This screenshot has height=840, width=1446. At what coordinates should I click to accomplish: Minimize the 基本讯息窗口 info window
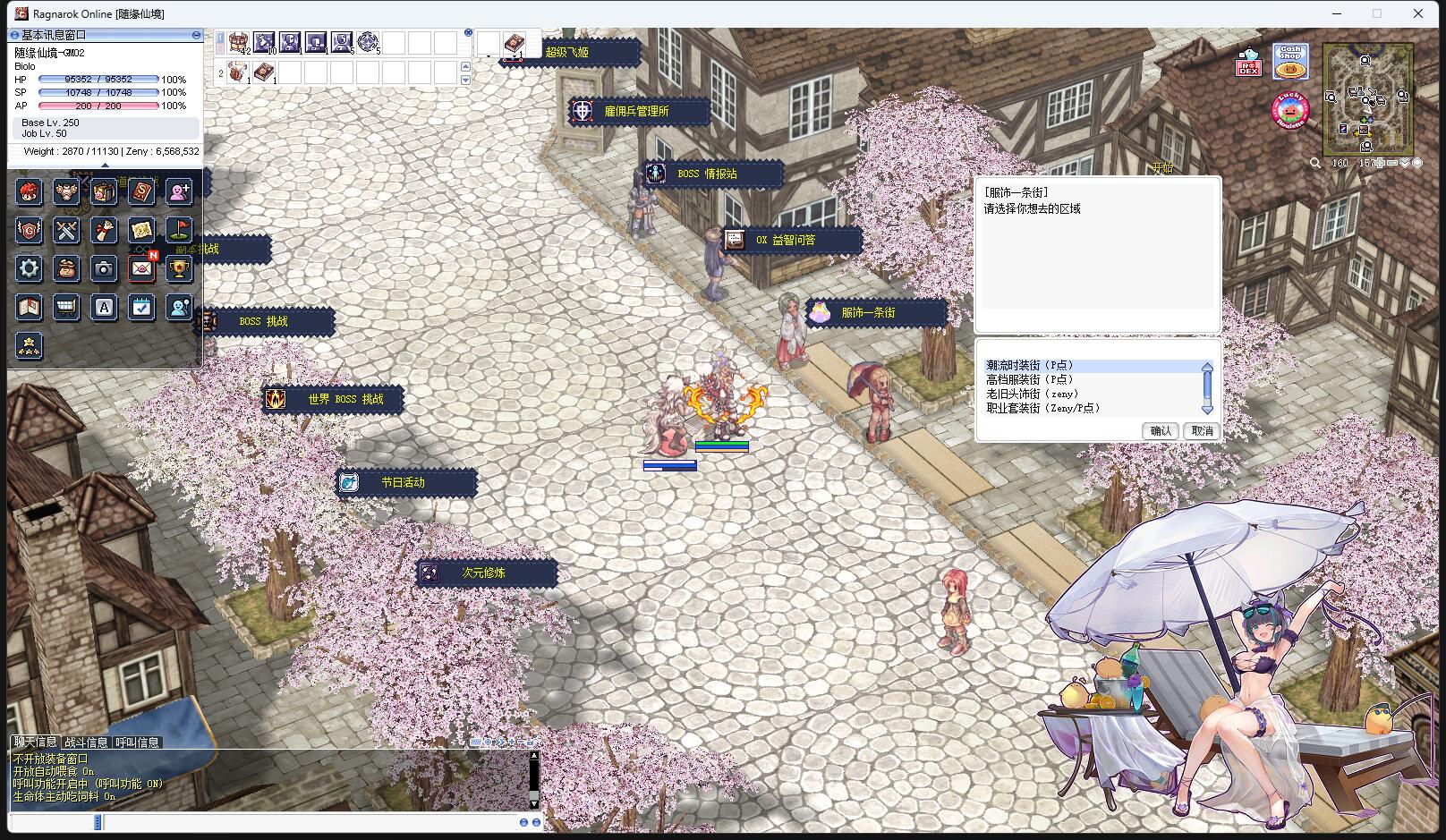(x=196, y=35)
